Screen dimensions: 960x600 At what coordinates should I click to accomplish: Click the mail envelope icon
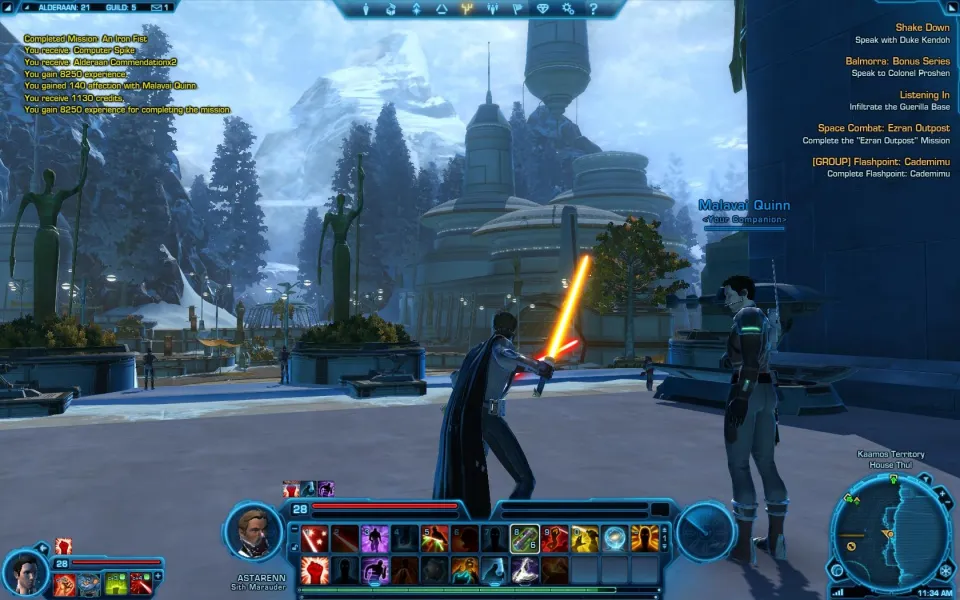156,7
